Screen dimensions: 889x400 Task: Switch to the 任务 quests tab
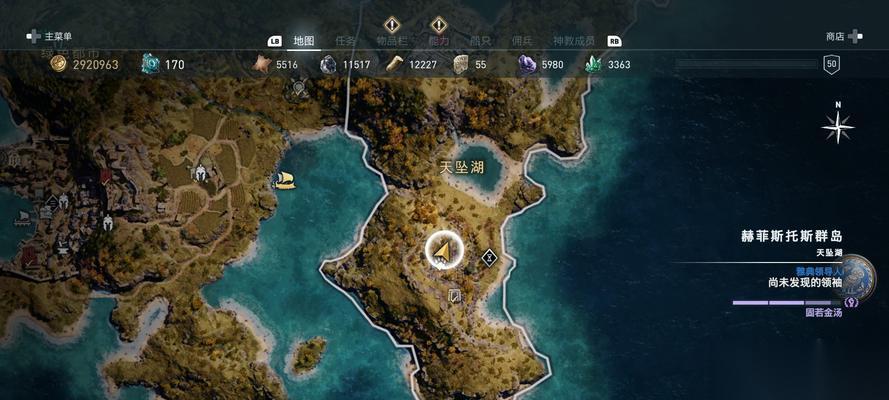click(346, 41)
